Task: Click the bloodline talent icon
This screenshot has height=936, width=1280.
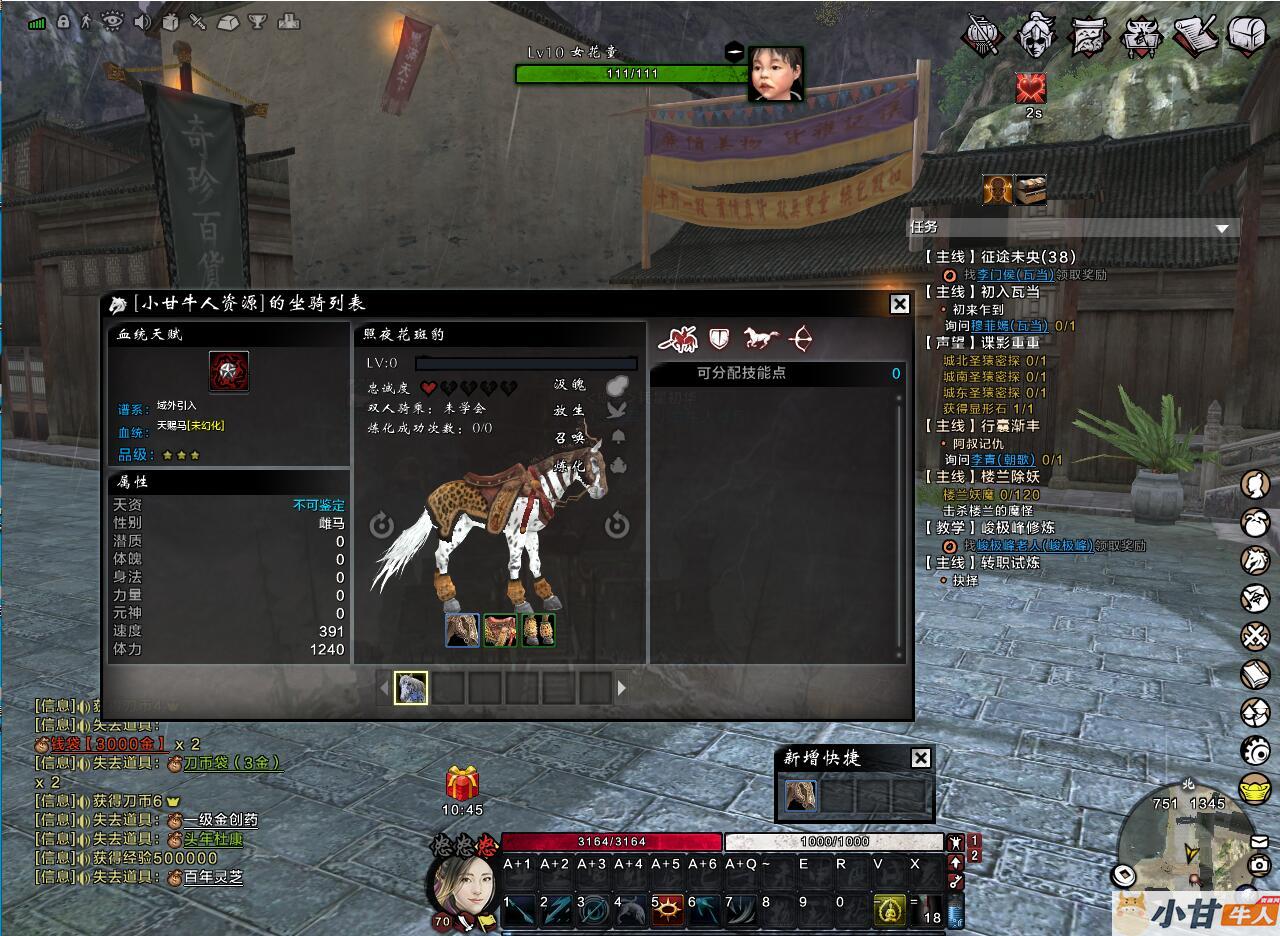Action: pos(229,371)
